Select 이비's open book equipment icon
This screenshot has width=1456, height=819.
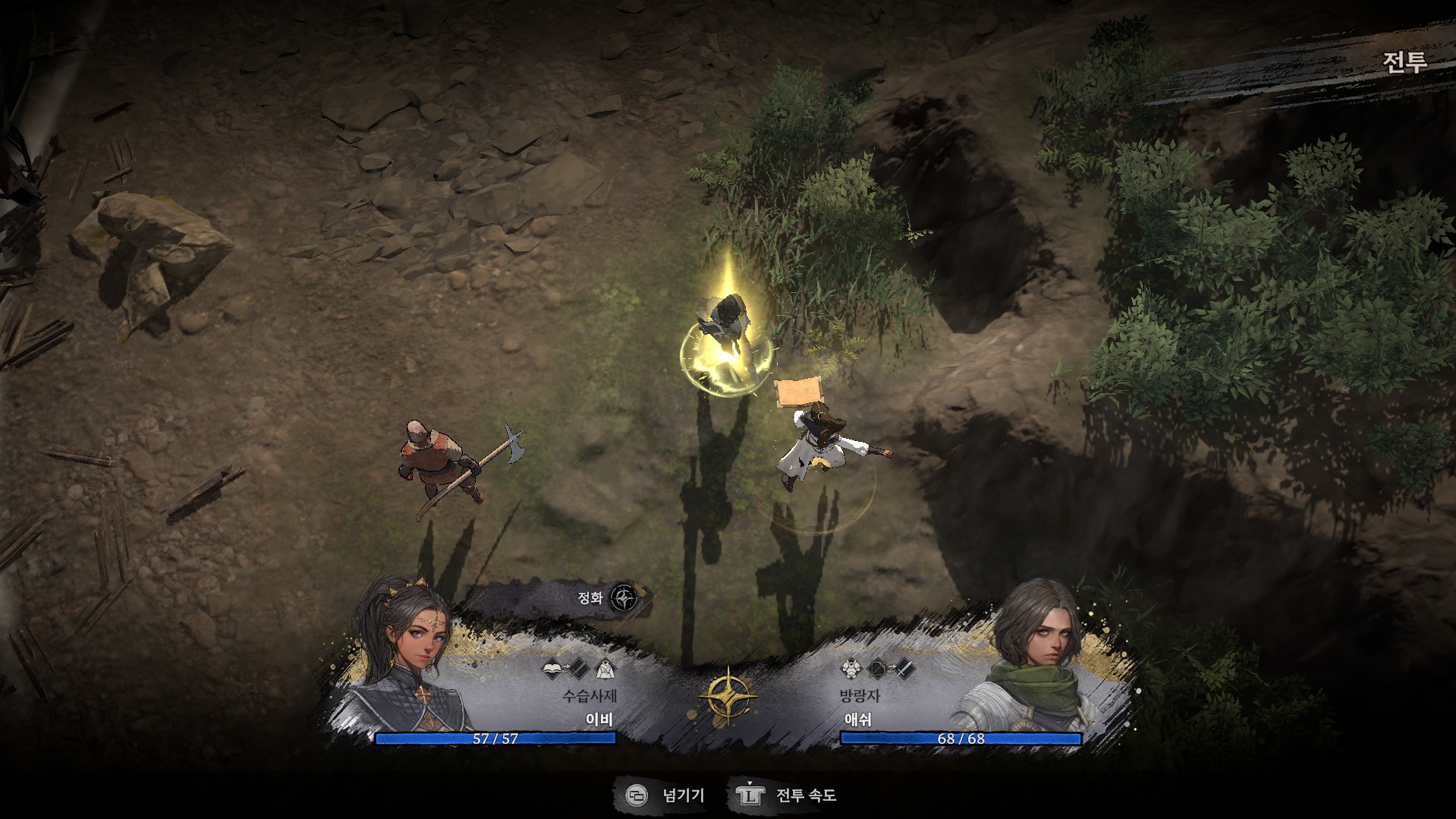(x=553, y=669)
